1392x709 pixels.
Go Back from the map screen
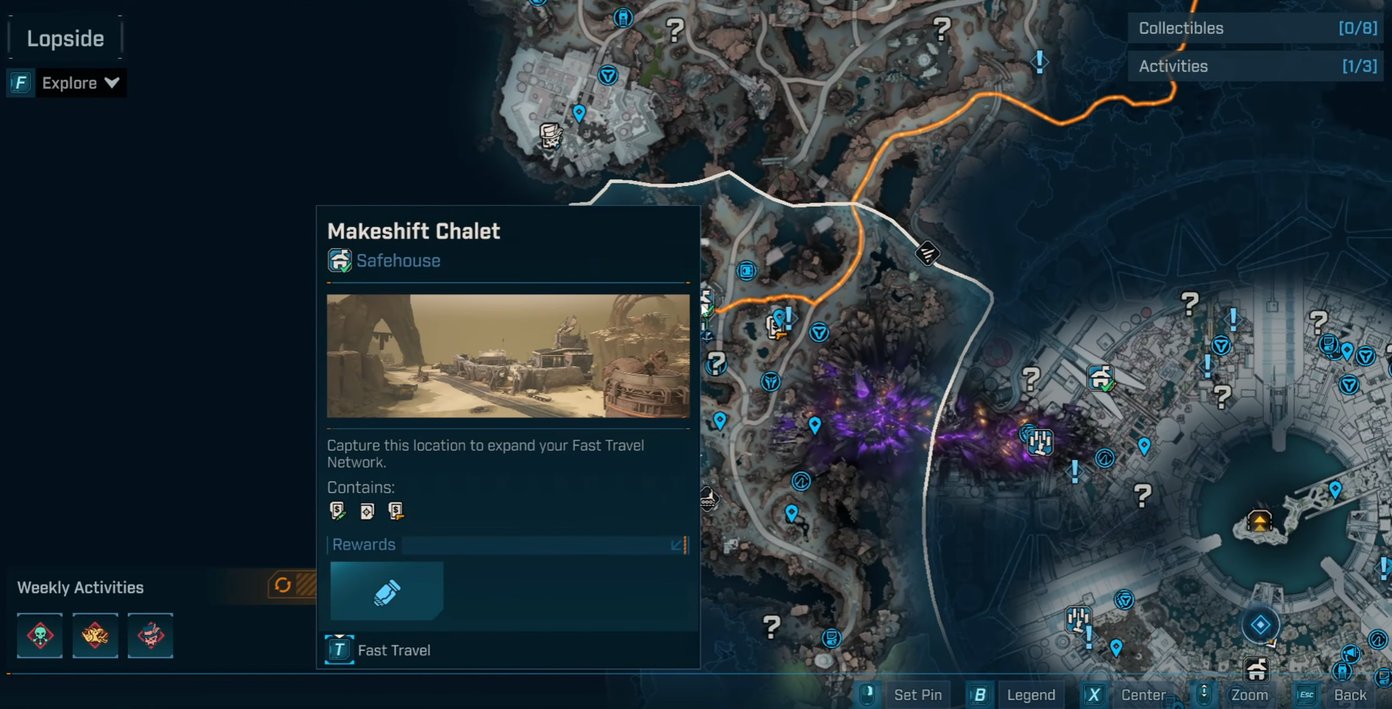pyautogui.click(x=1335, y=695)
